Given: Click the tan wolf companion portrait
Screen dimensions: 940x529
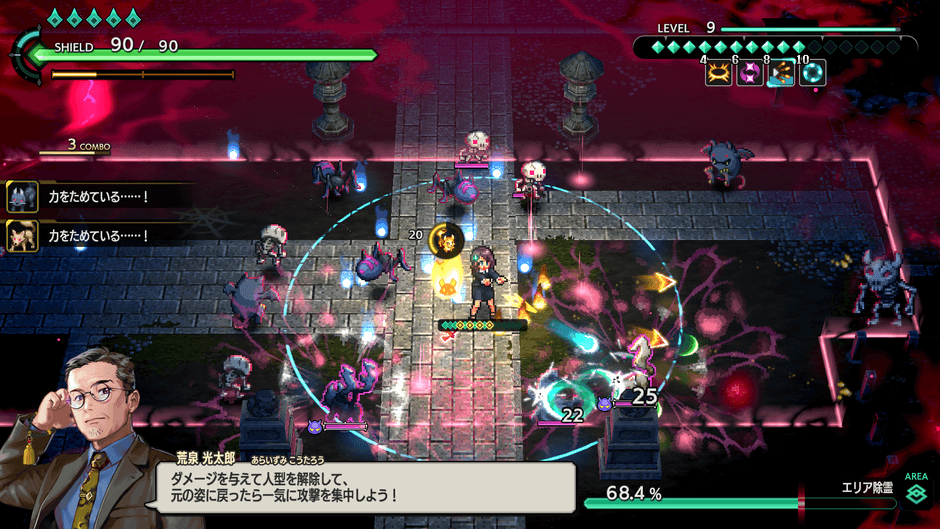Looking at the screenshot, I should pyautogui.click(x=22, y=236).
